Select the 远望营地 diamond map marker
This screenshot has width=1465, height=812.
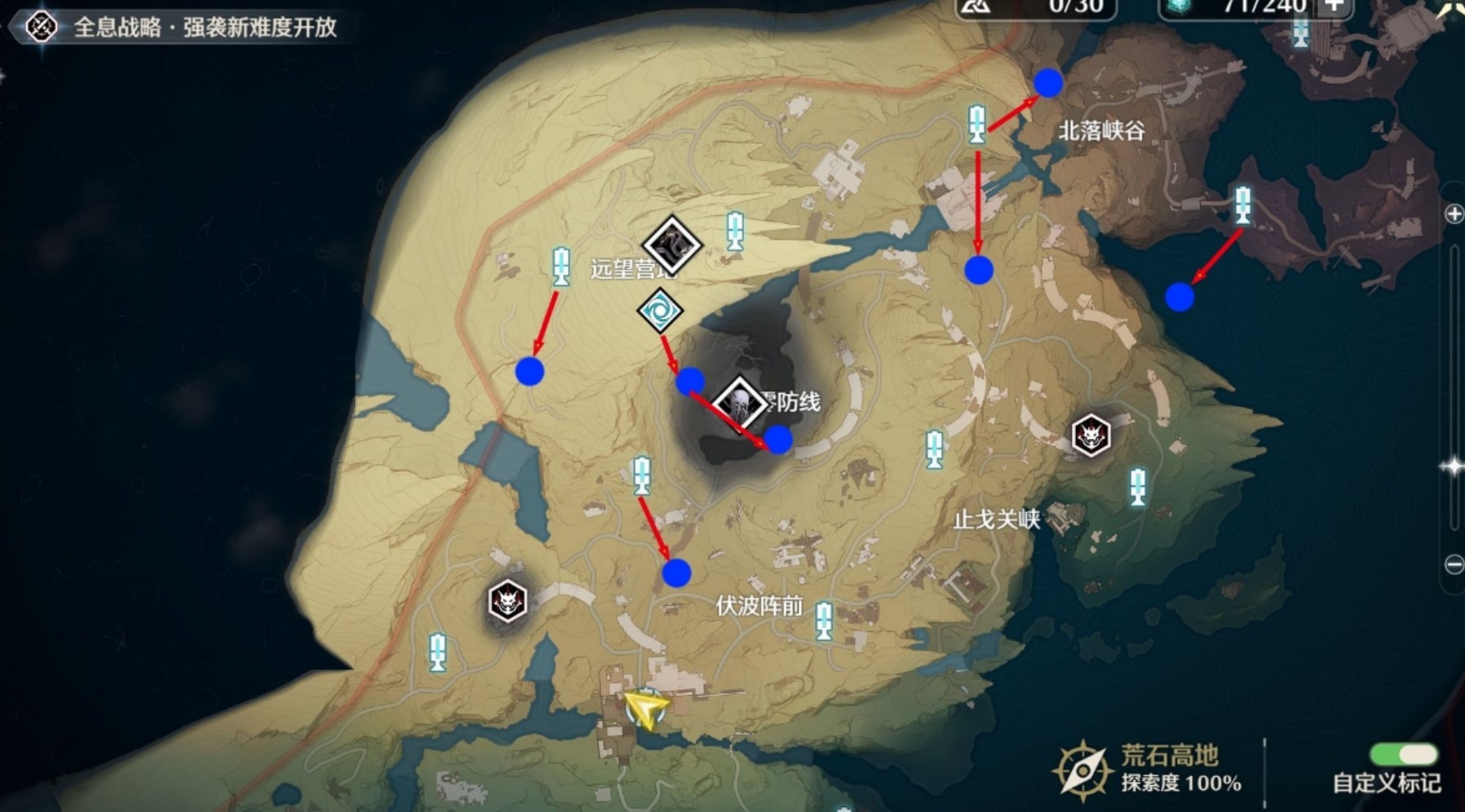point(671,245)
